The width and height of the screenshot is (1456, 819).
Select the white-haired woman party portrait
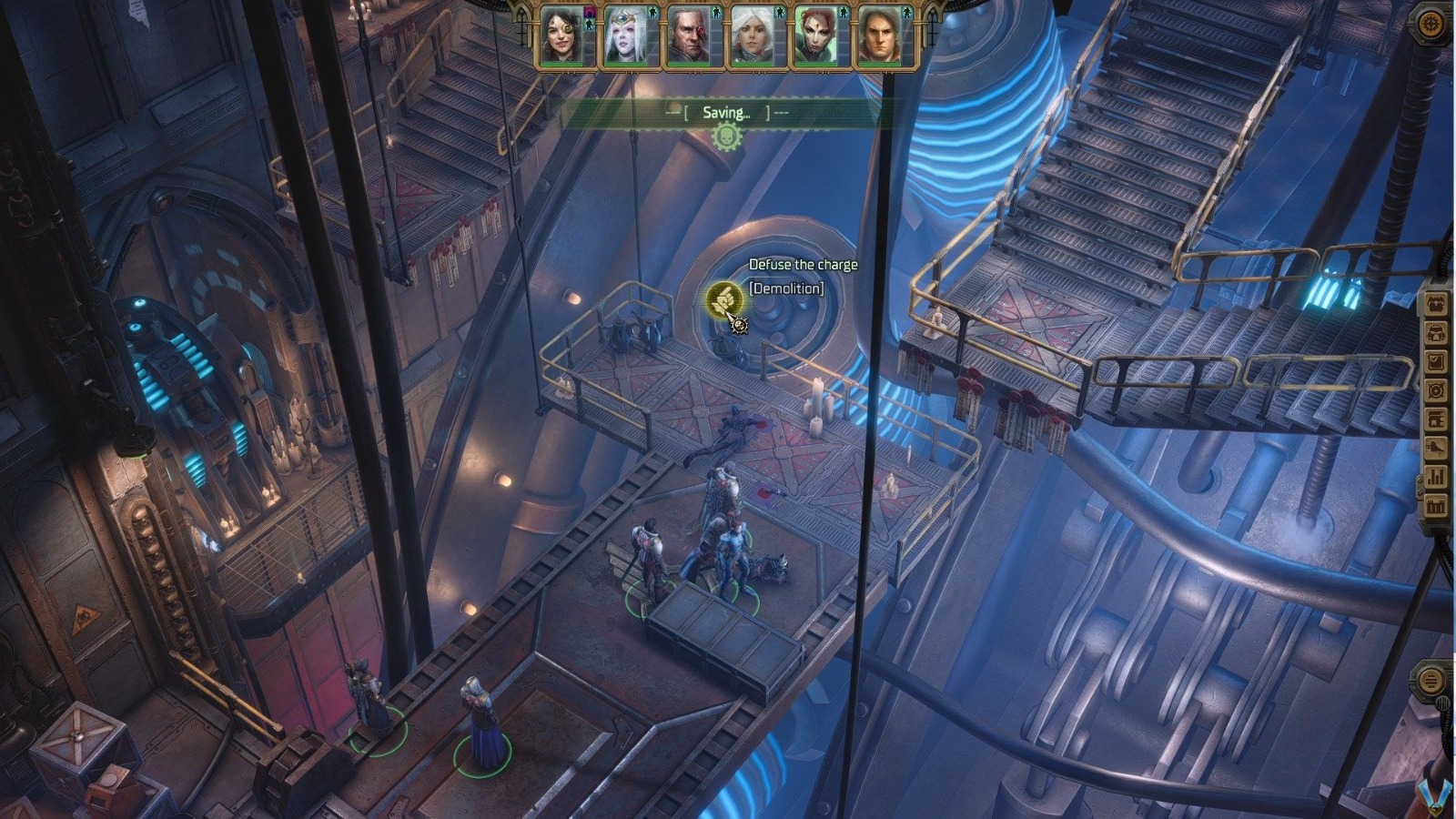point(754,38)
